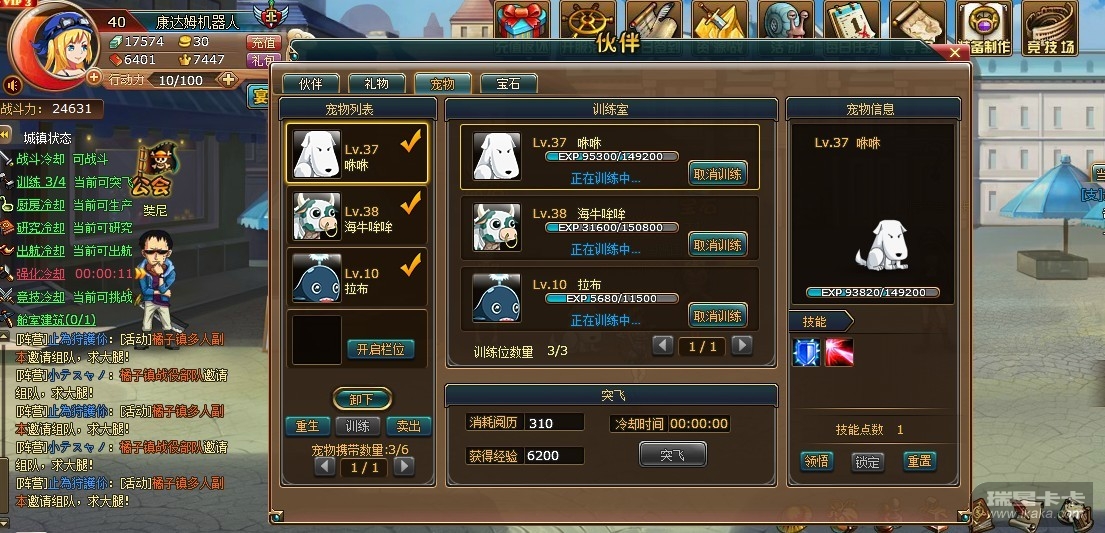This screenshot has width=1105, height=533.
Task: Close the 伙伴 panel
Action: [956, 50]
